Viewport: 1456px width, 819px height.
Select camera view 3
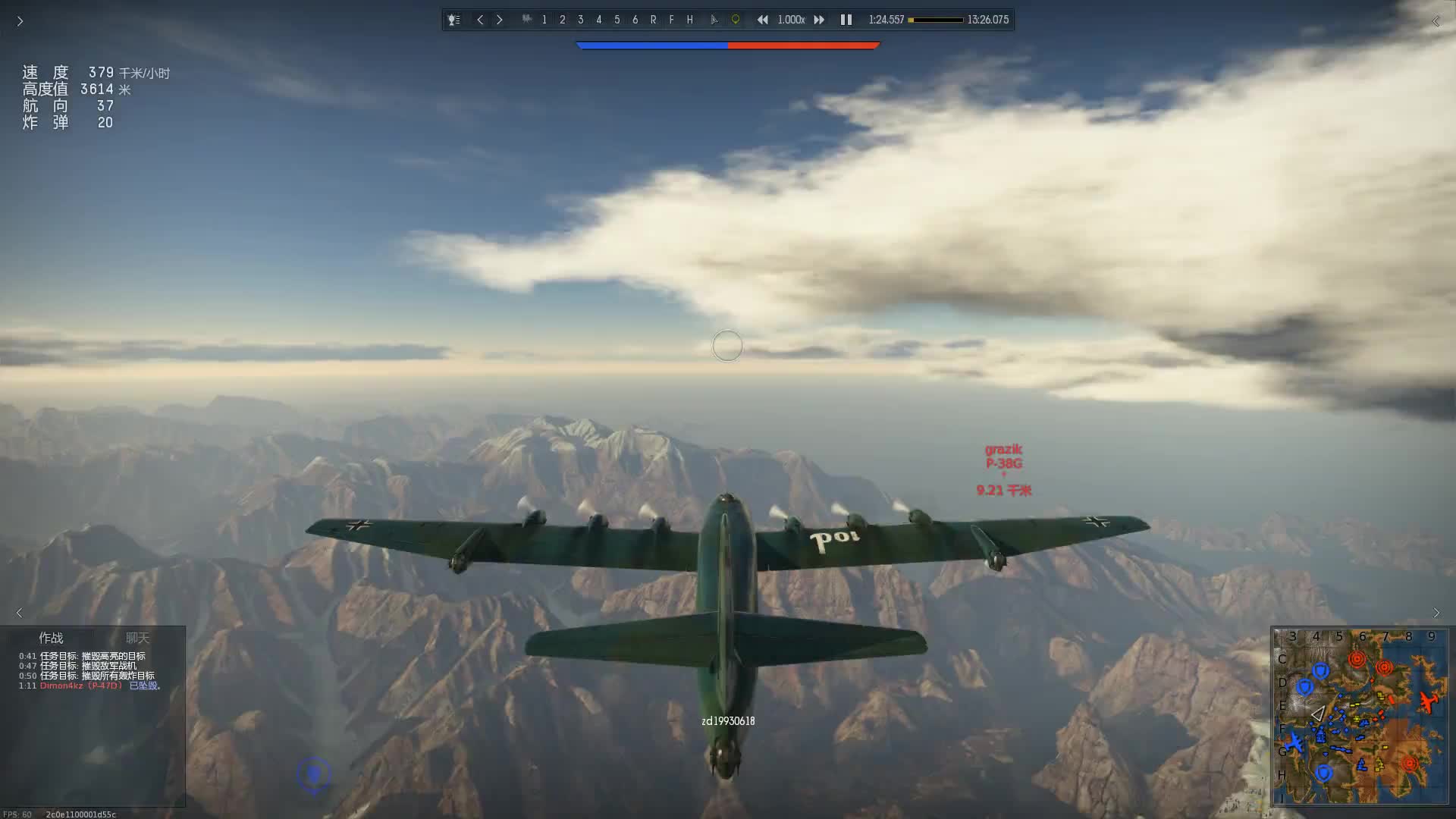(x=581, y=20)
